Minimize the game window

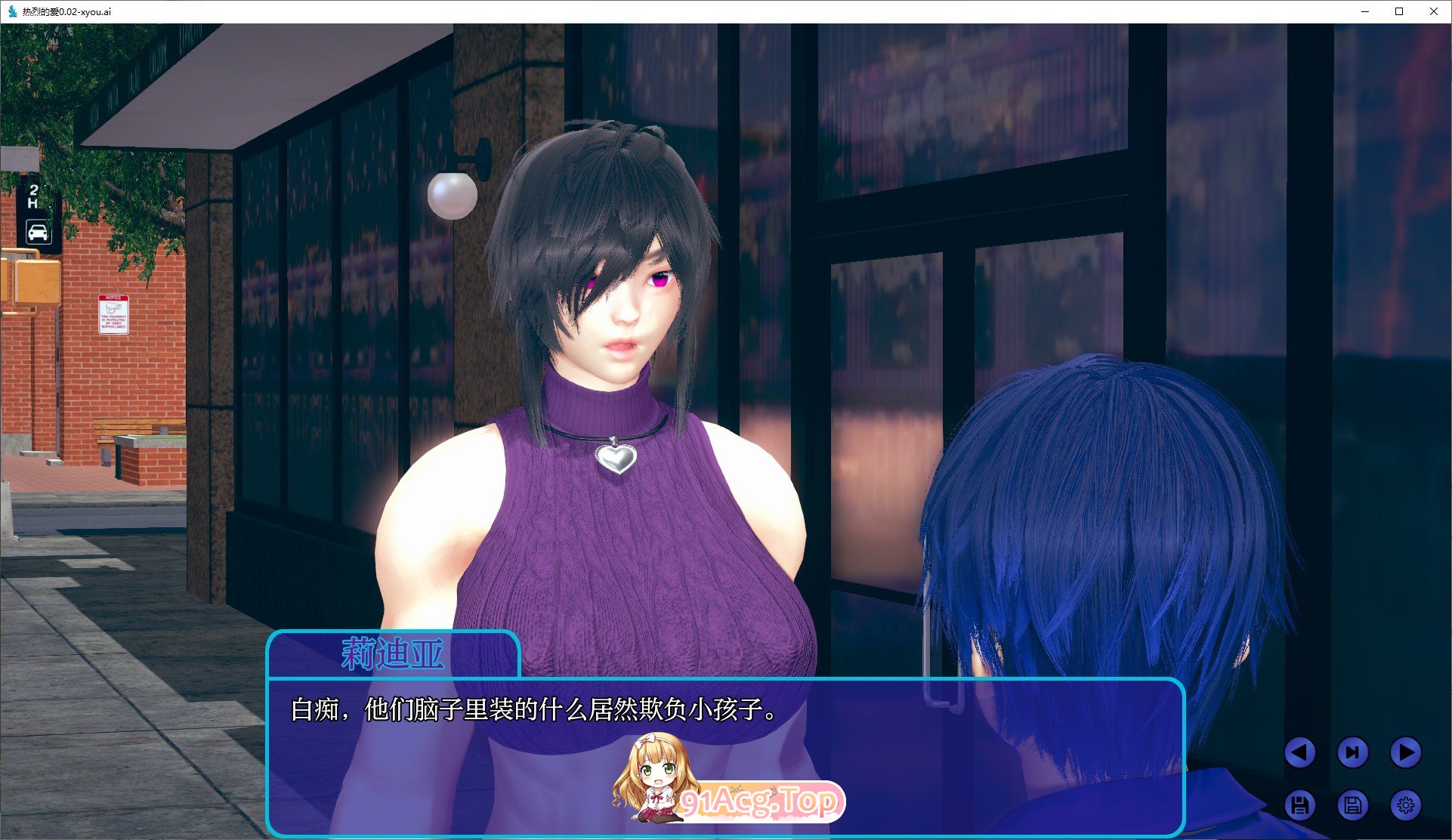pyautogui.click(x=1364, y=11)
